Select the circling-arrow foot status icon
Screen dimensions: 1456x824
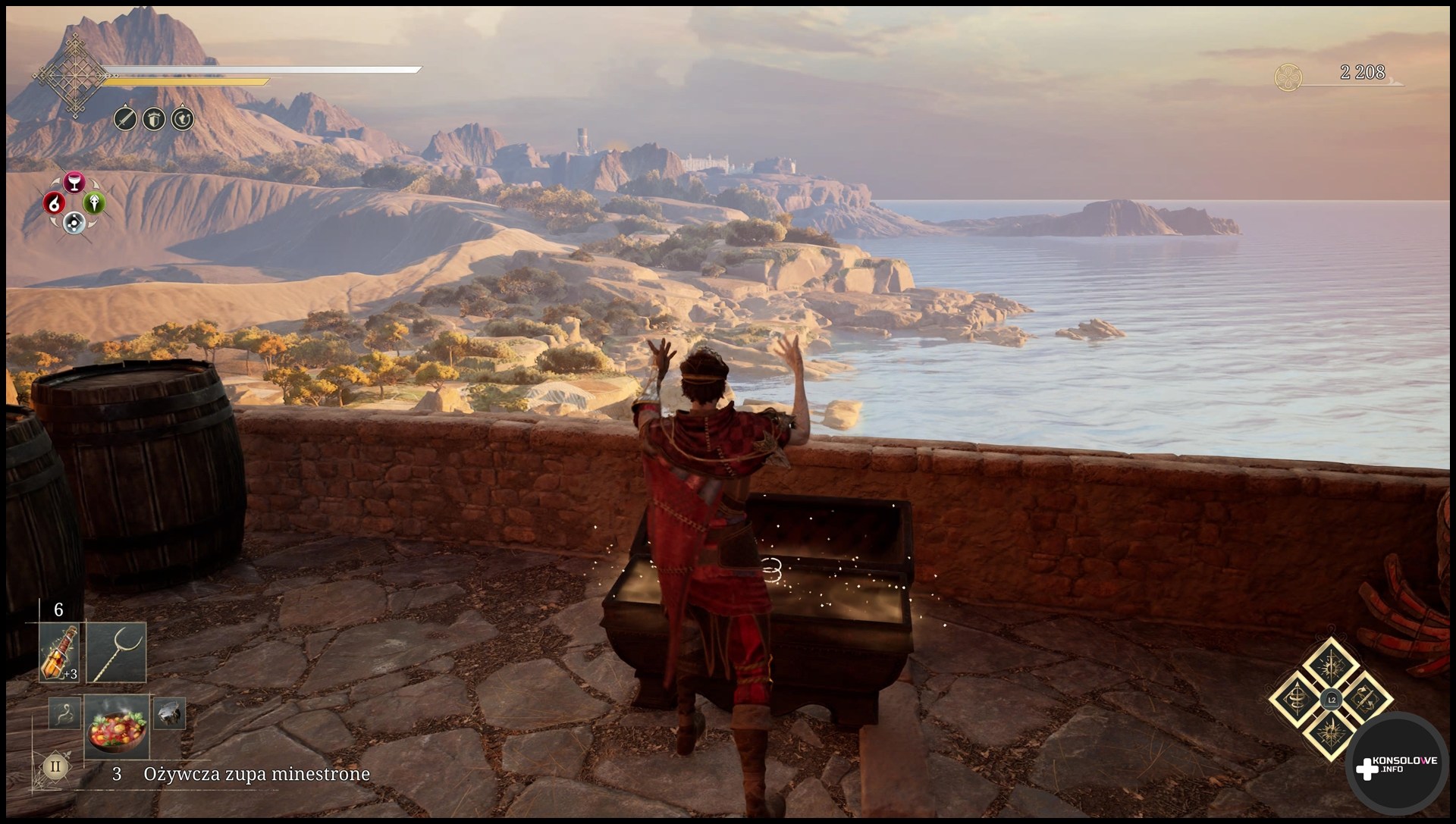pos(182,119)
